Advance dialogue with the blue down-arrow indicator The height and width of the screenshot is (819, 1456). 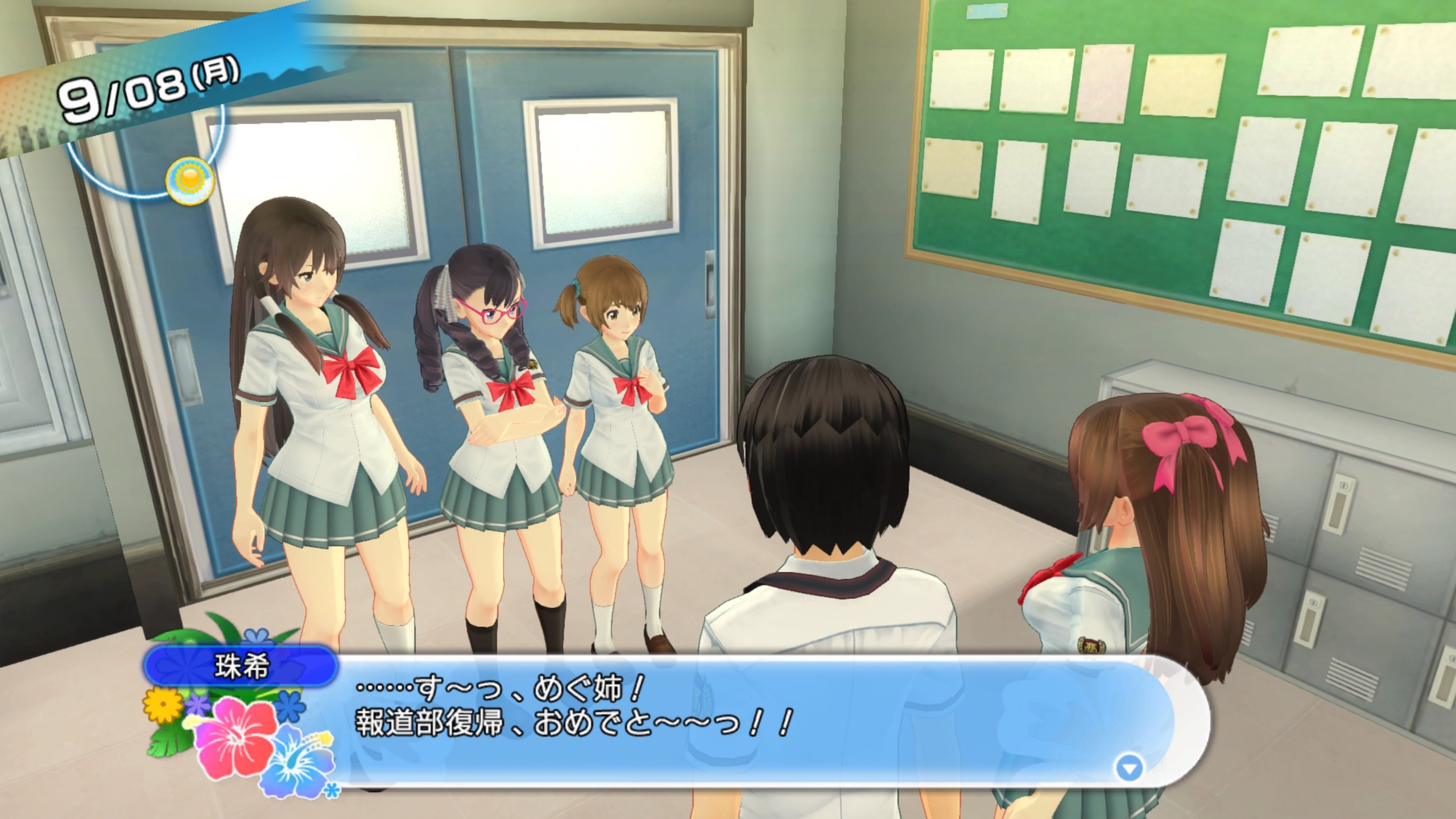coord(1129,769)
